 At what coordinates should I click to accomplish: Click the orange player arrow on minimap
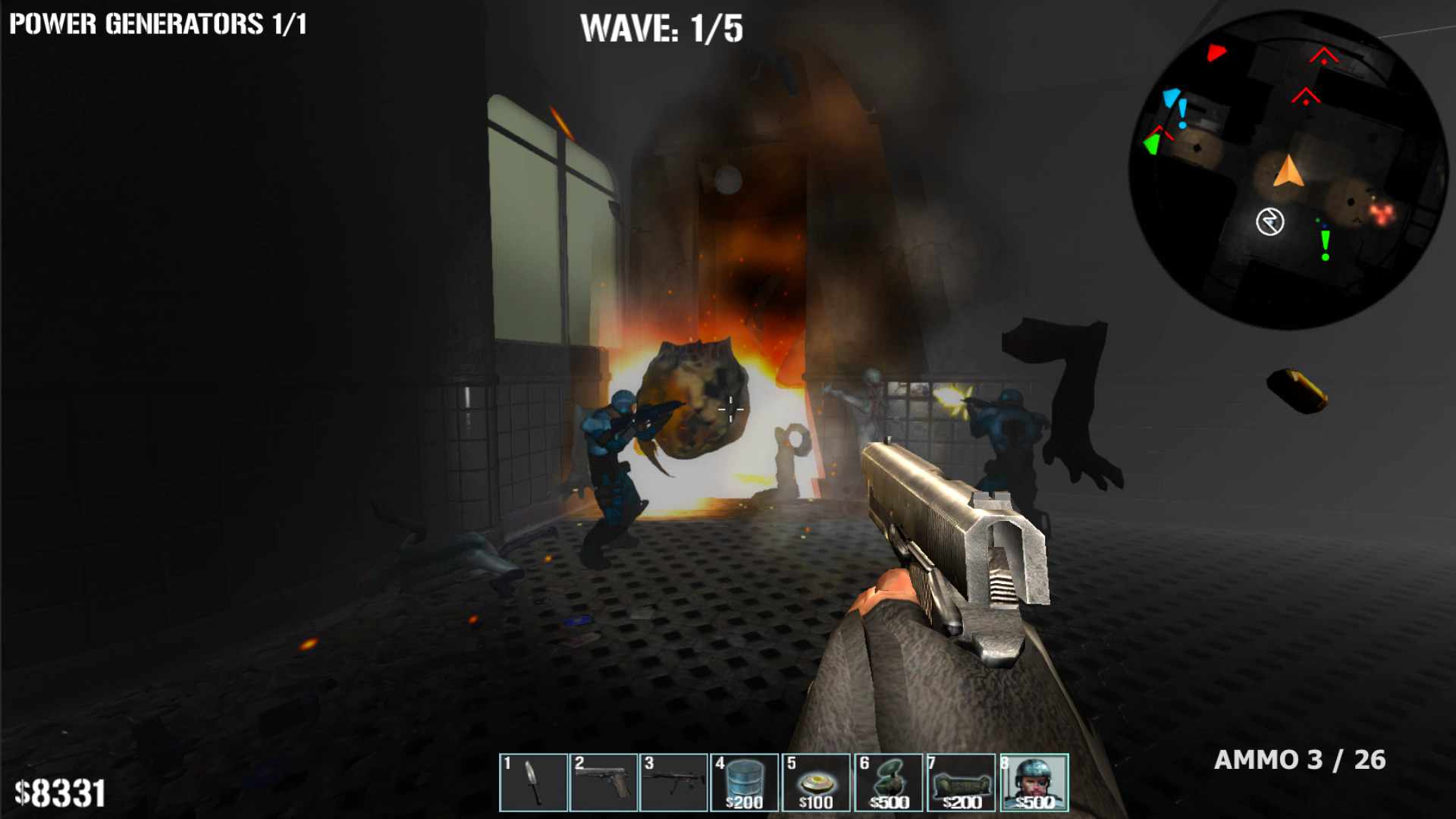(x=1288, y=171)
